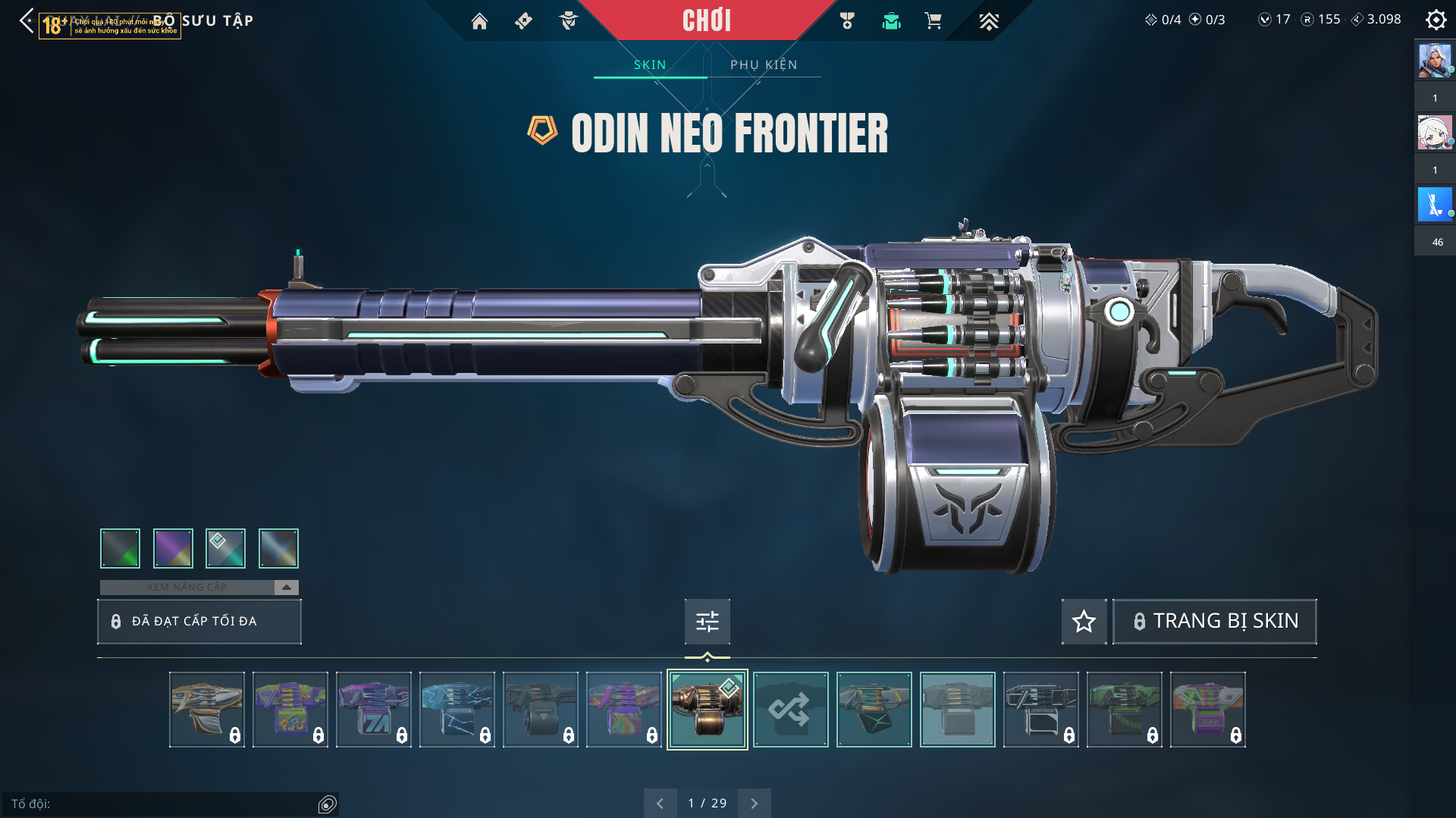Viewport: 1456px width, 818px height.
Task: Click the ĐÃ ĐẠT CẤP TỐI ĐA button
Action: click(199, 621)
